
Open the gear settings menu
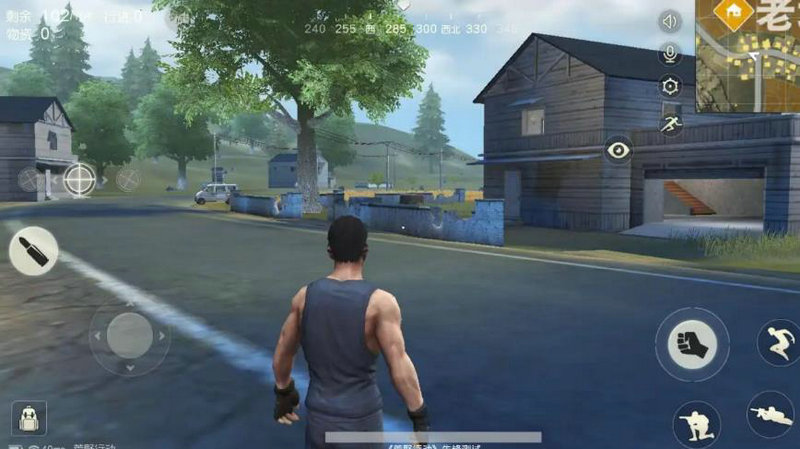(x=669, y=86)
